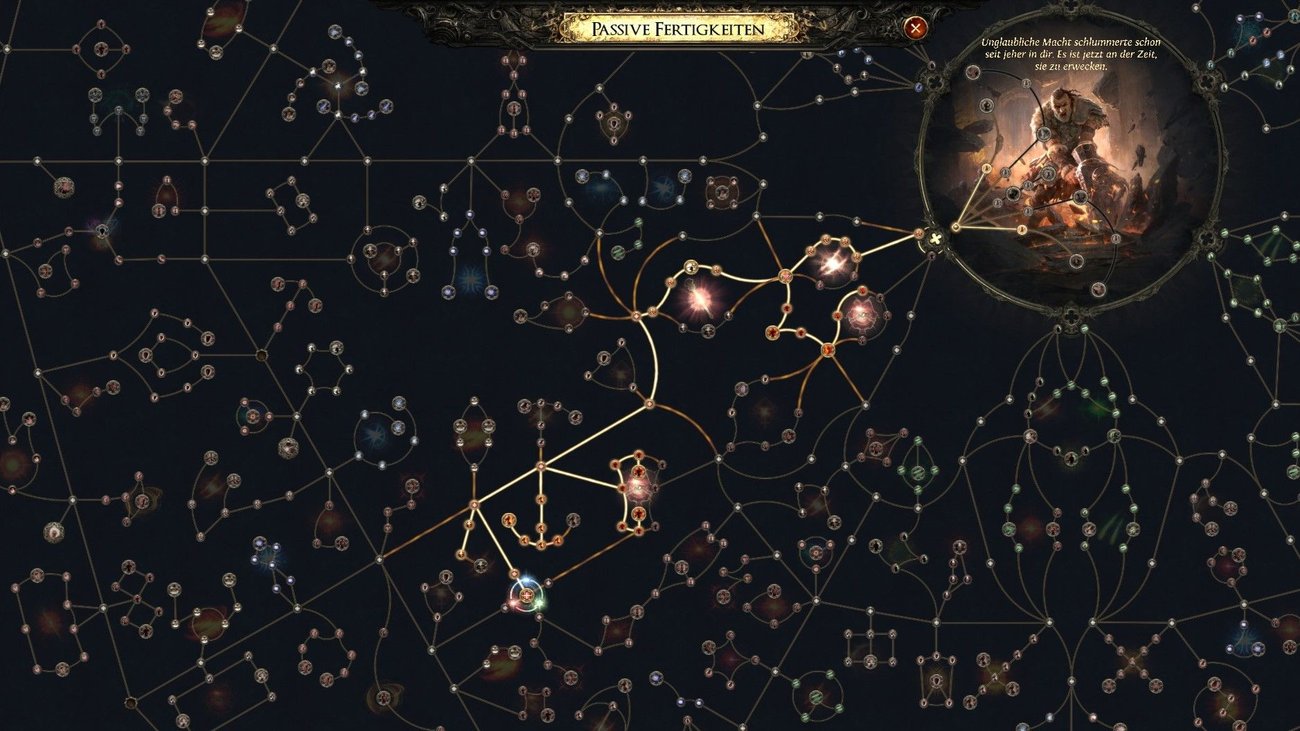
Task: Click the multicolored class starting node at bottom left
Action: 526,596
